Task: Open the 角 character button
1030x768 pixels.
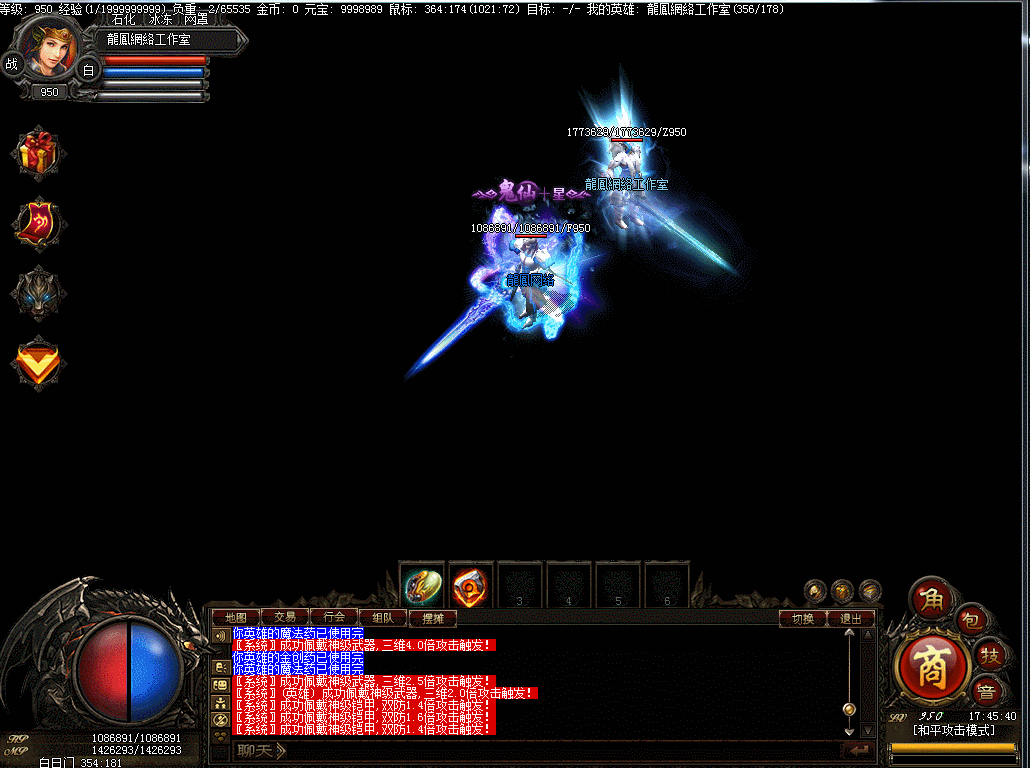Action: (x=932, y=599)
